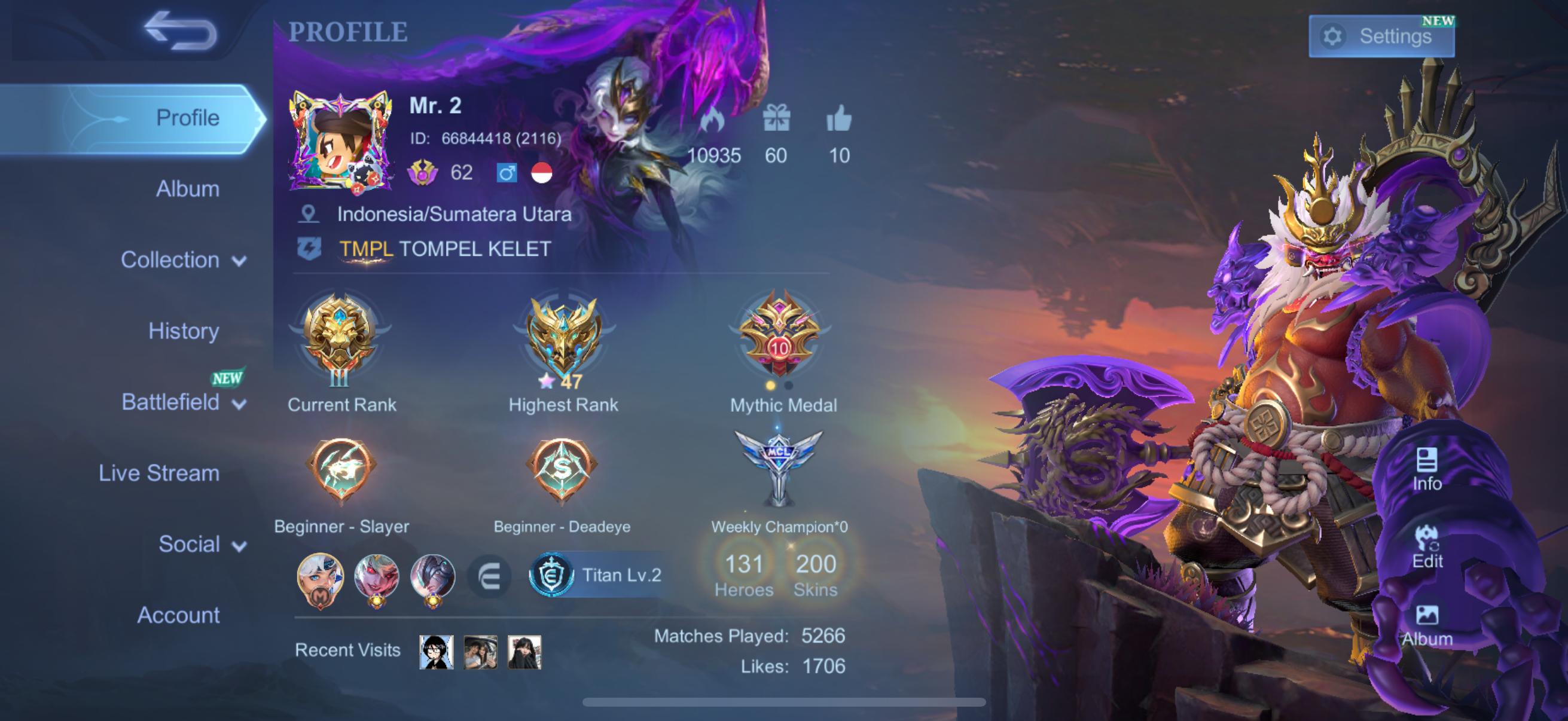Viewport: 1568px width, 721px height.
Task: Switch to the Live Stream tab
Action: click(159, 473)
